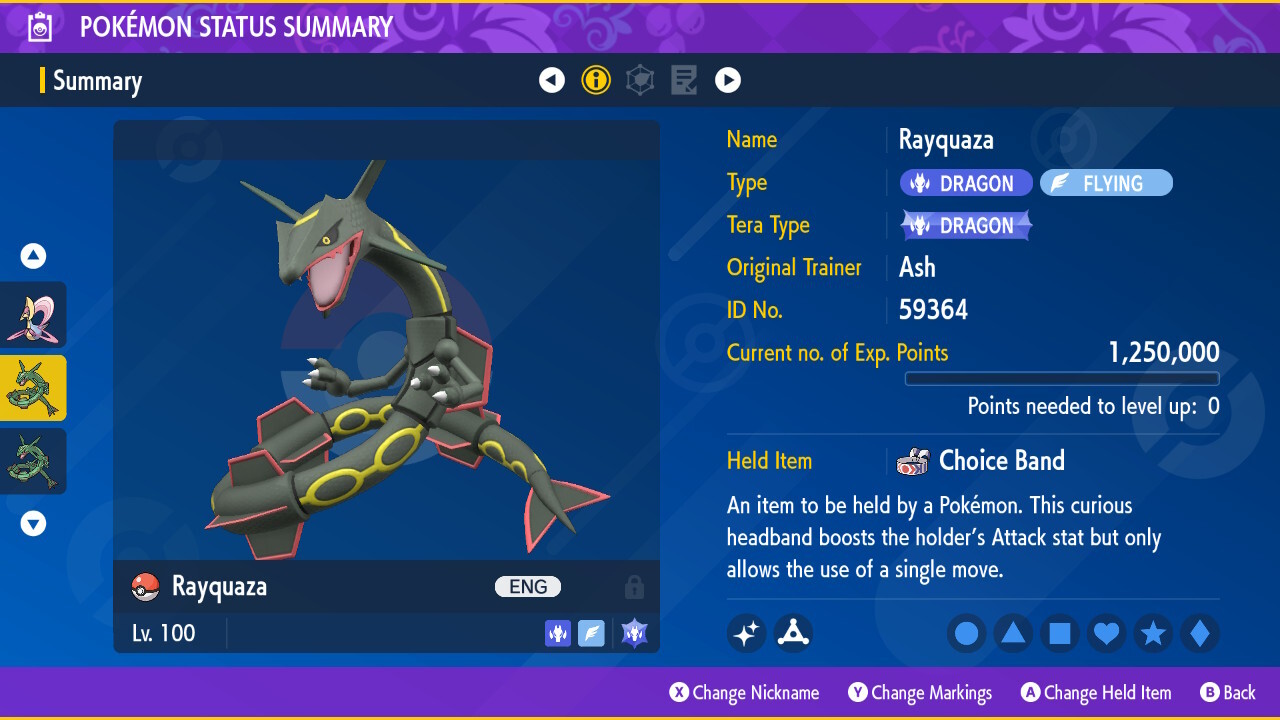Toggle the heart marking
This screenshot has height=720, width=1280.
[x=1107, y=633]
